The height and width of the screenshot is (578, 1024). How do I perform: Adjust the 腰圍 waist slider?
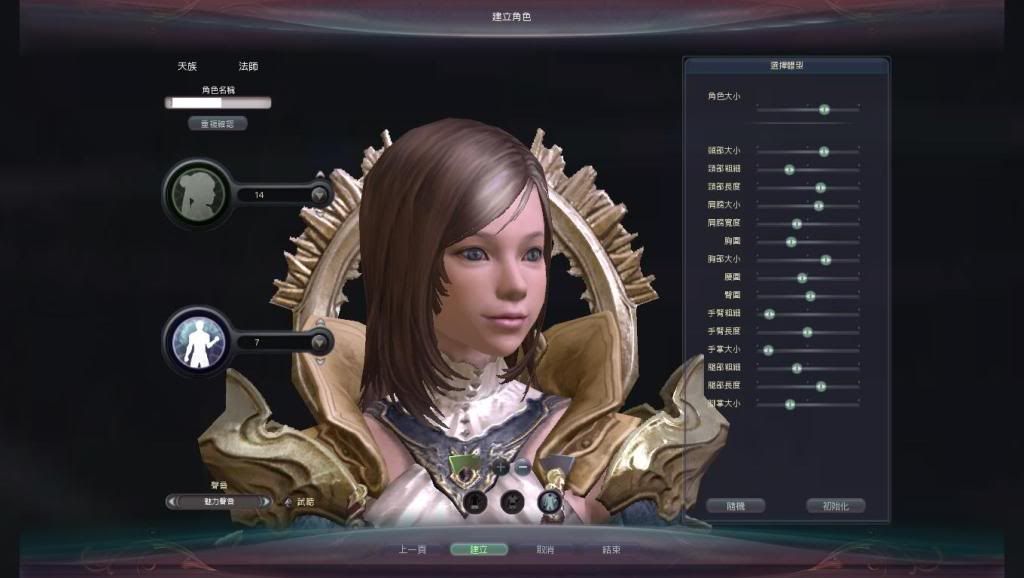[x=802, y=278]
